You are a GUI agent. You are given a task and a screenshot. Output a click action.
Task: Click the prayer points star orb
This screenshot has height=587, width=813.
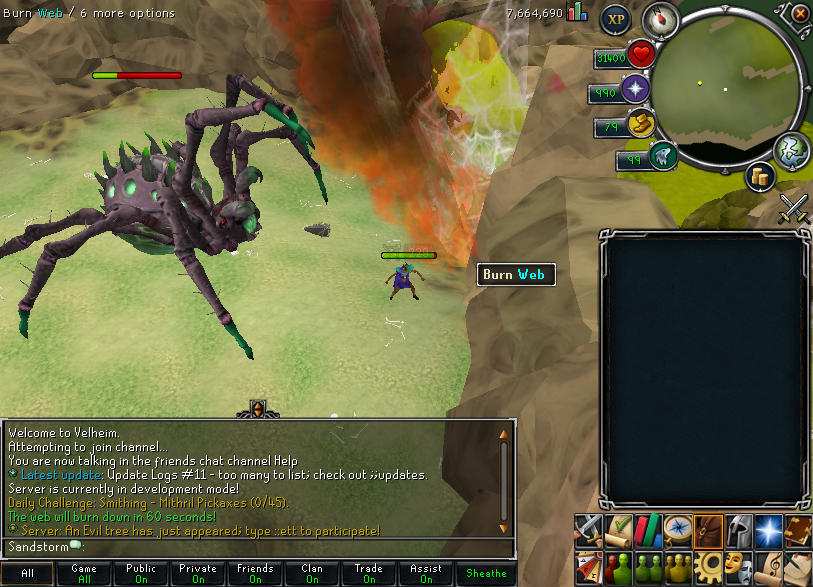(636, 90)
